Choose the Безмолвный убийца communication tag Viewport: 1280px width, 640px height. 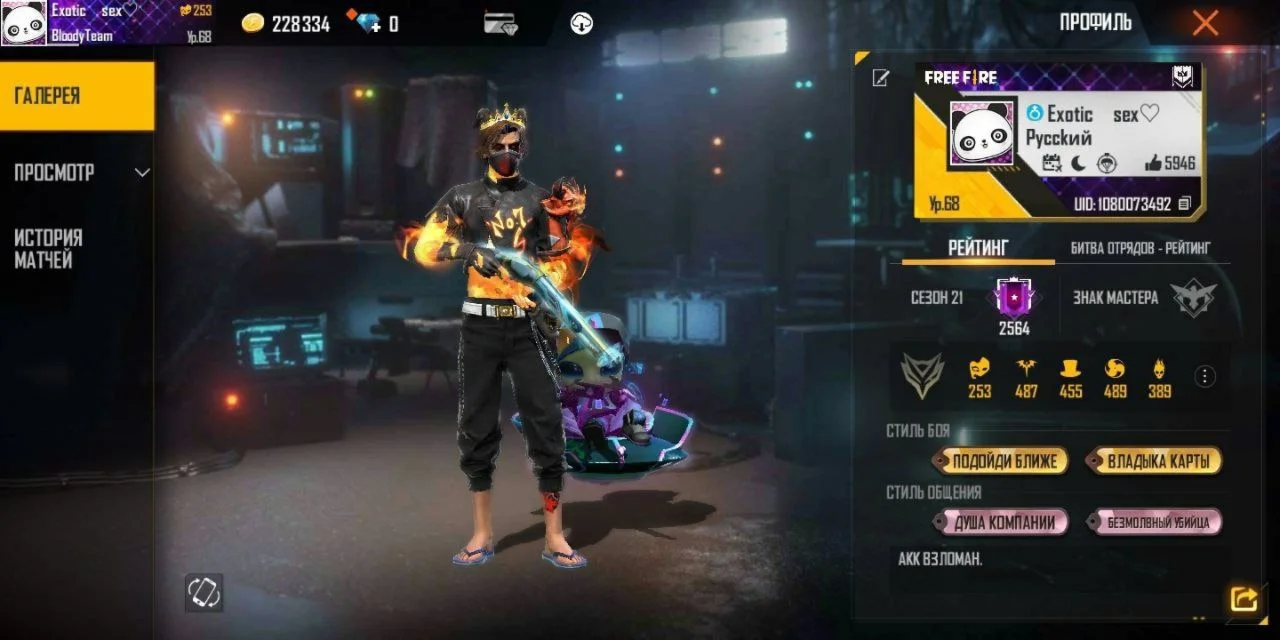tap(1156, 522)
